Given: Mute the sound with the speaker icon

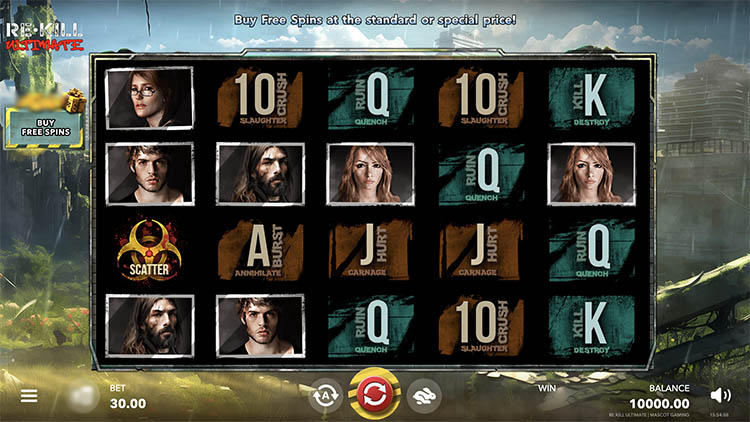Looking at the screenshot, I should [719, 395].
